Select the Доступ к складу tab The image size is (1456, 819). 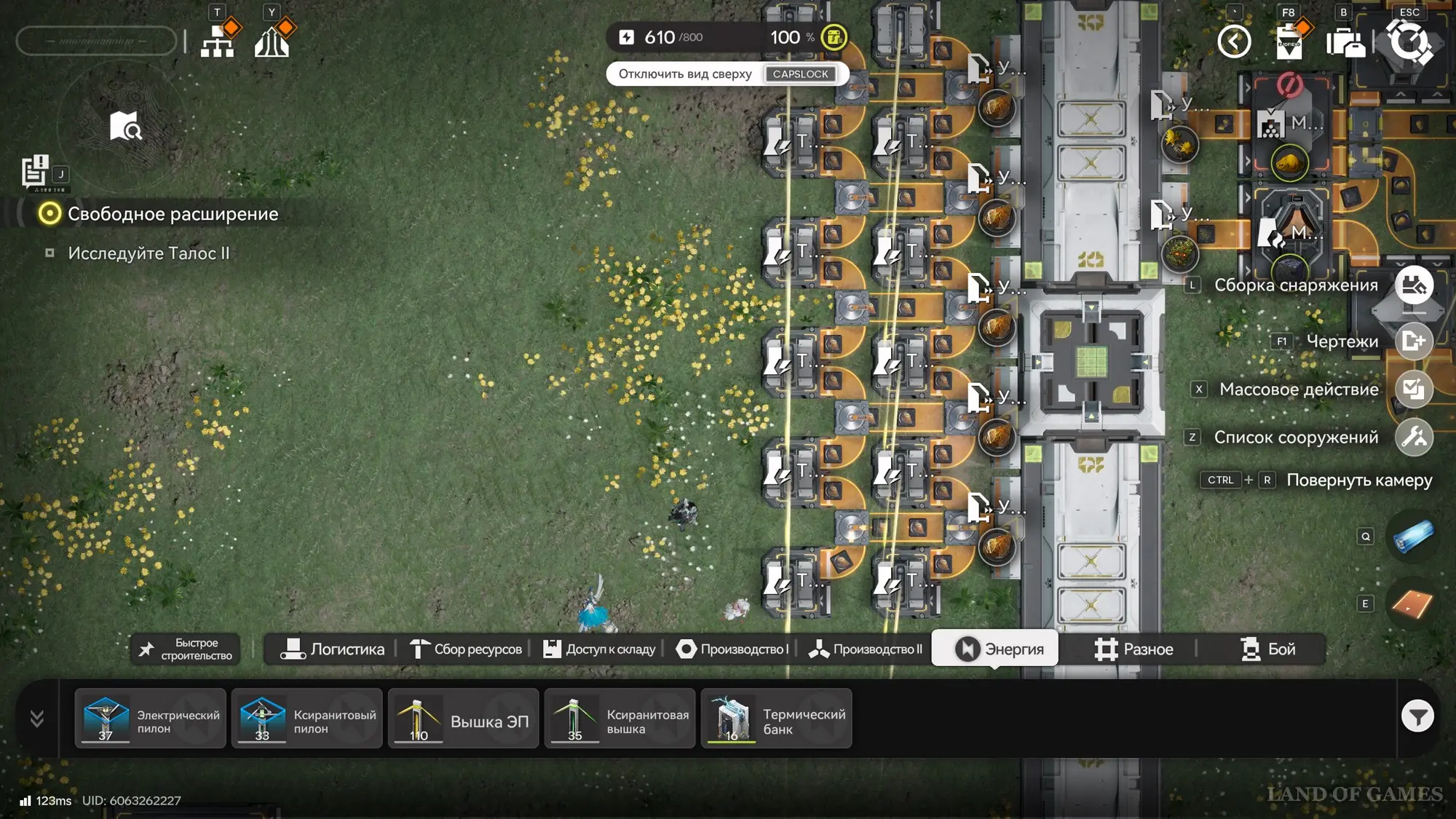point(599,649)
